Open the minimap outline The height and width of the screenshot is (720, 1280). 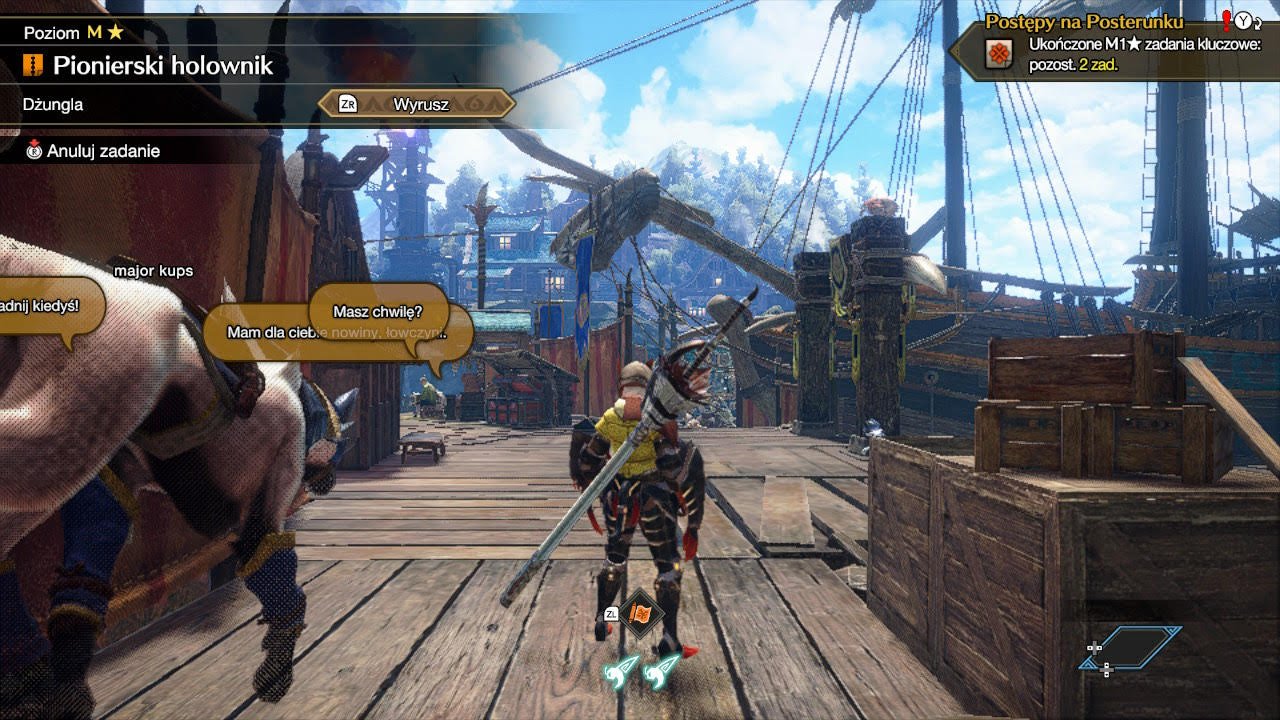point(1134,648)
